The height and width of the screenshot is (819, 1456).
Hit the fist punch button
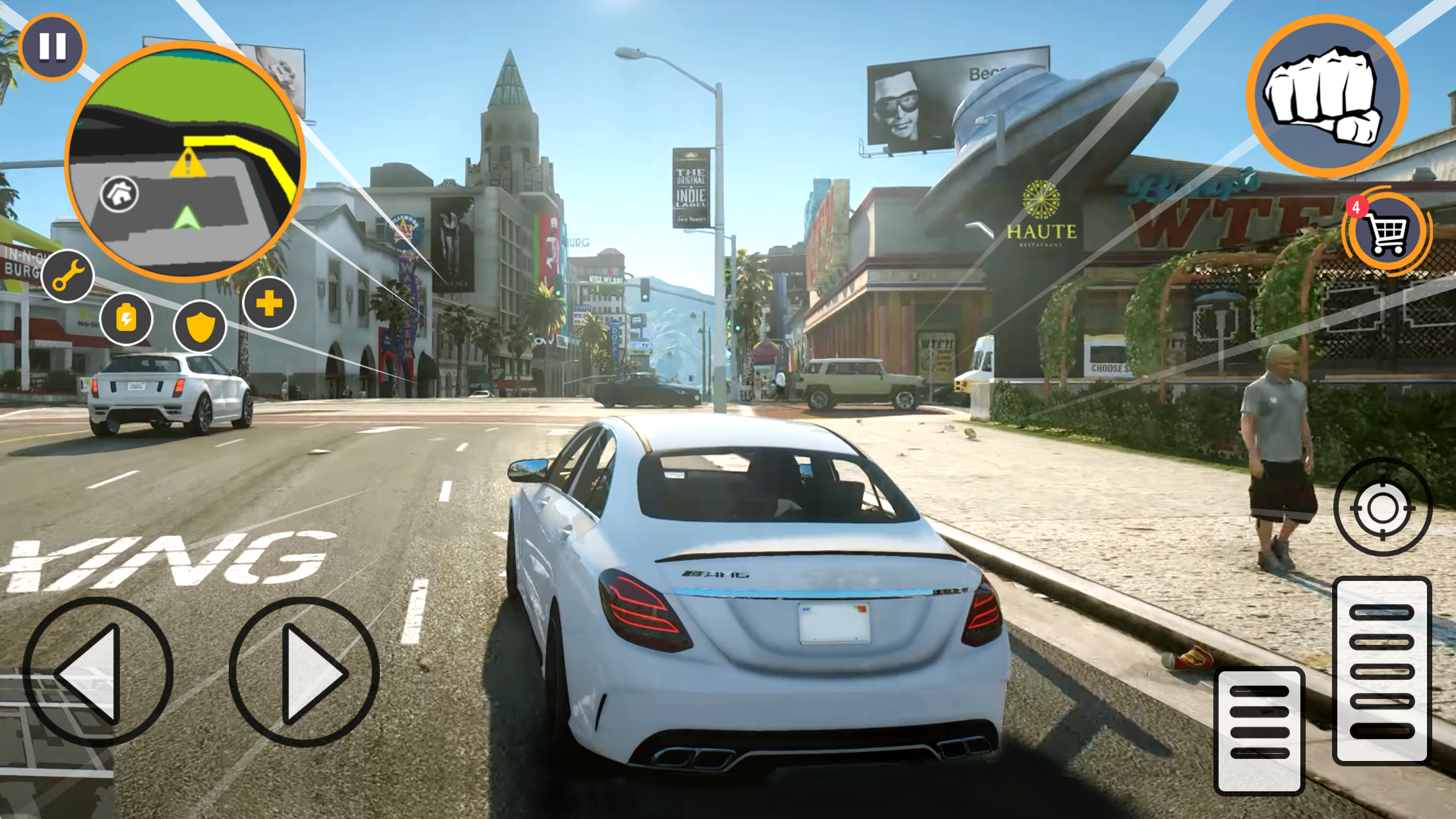(1326, 96)
